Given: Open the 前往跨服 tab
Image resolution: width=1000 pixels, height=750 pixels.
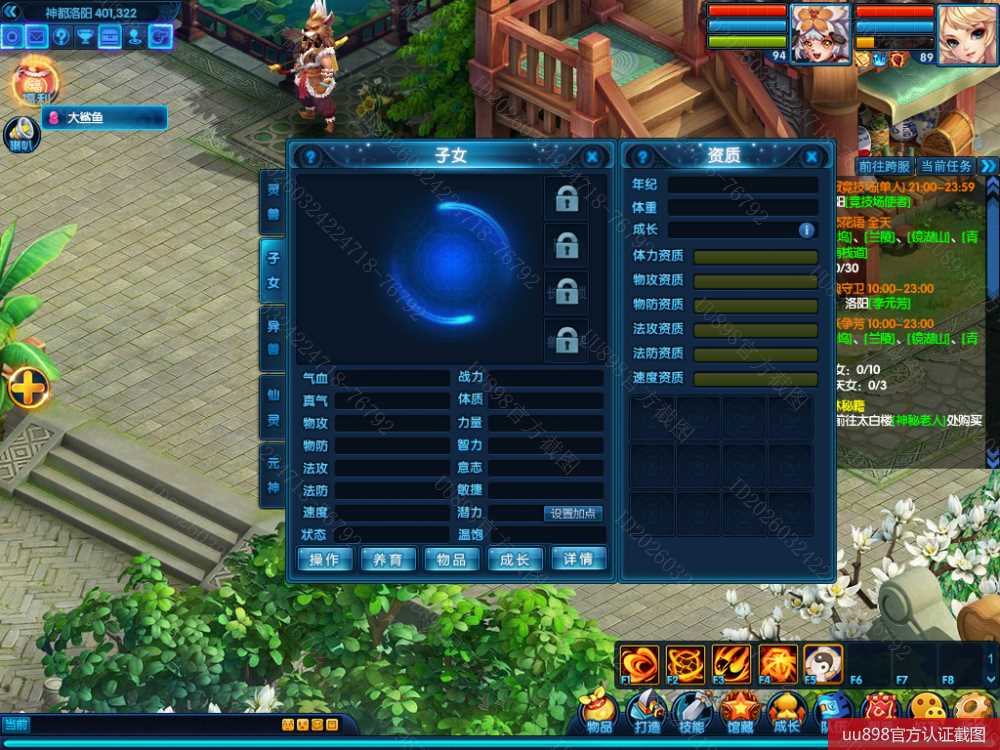Looking at the screenshot, I should click(885, 166).
